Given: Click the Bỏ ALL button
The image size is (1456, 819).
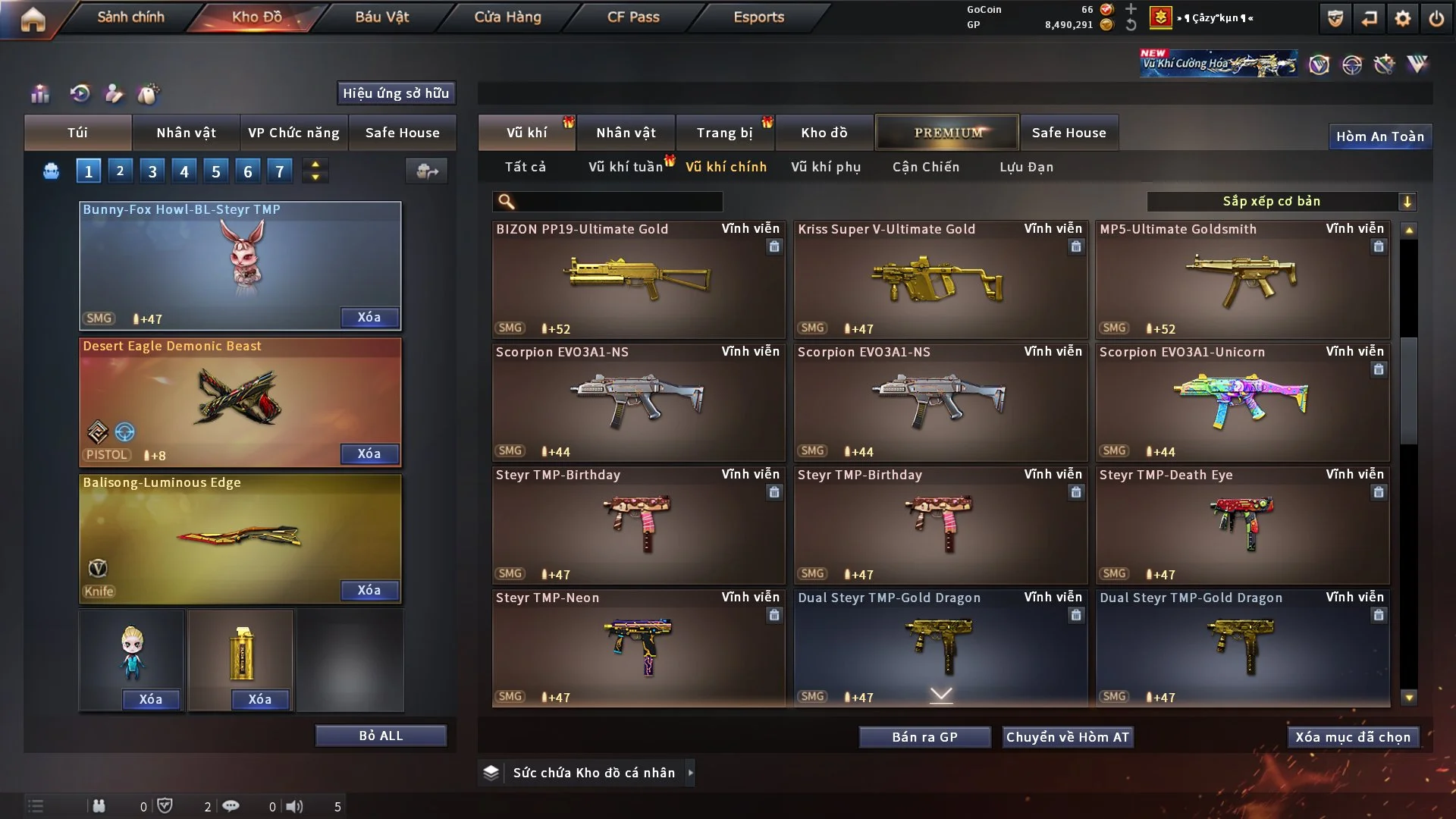Looking at the screenshot, I should pyautogui.click(x=381, y=736).
